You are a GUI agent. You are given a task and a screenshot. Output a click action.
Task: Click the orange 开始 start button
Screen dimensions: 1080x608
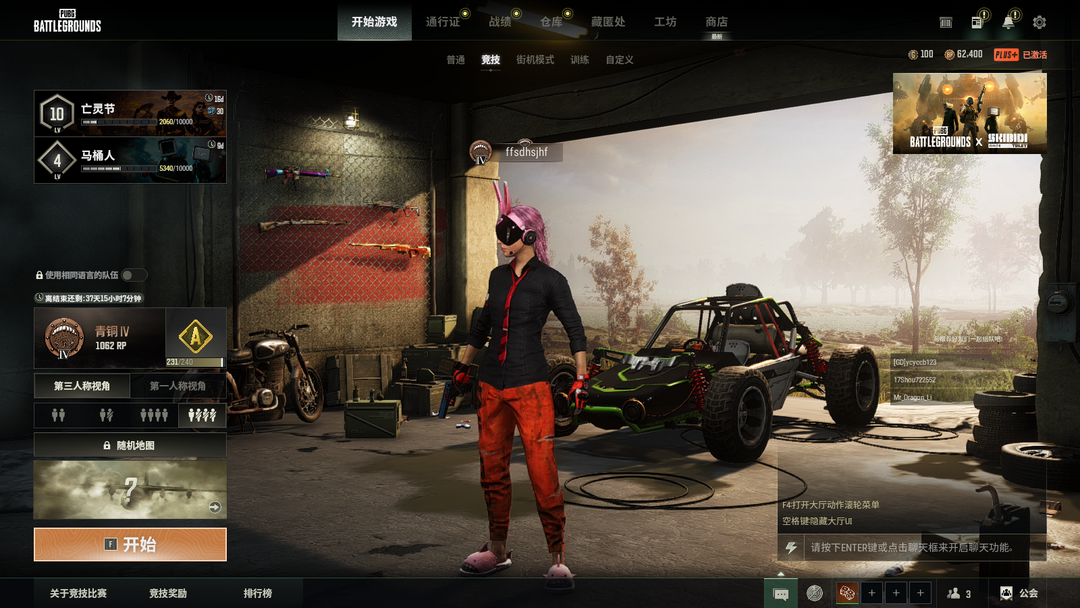tap(130, 545)
